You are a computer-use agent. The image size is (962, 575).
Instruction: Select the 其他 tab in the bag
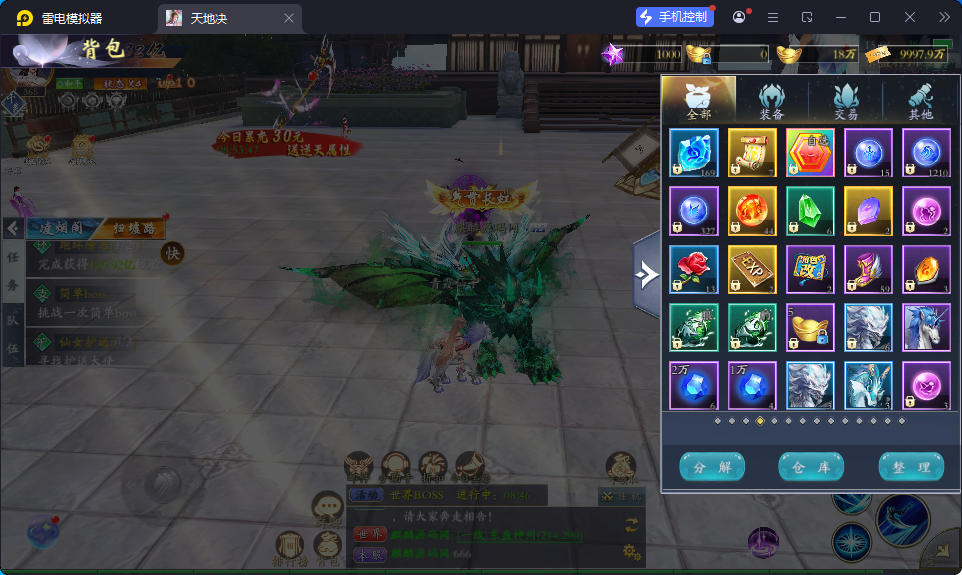[x=920, y=101]
